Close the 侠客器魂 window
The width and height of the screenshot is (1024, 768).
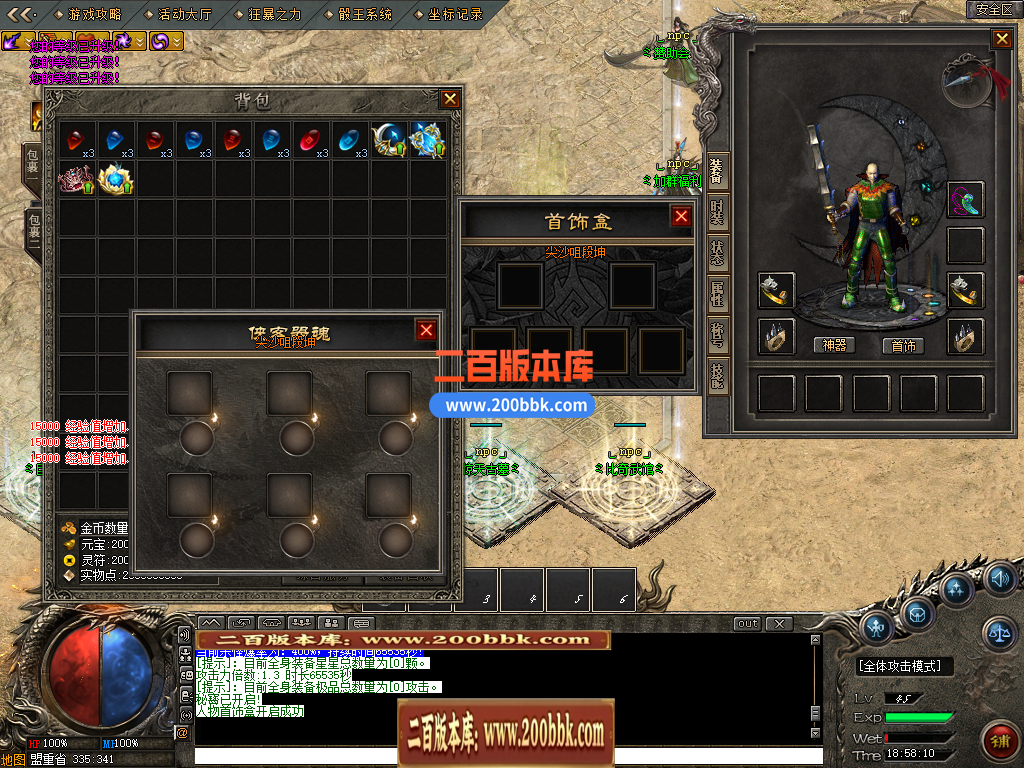coord(426,331)
